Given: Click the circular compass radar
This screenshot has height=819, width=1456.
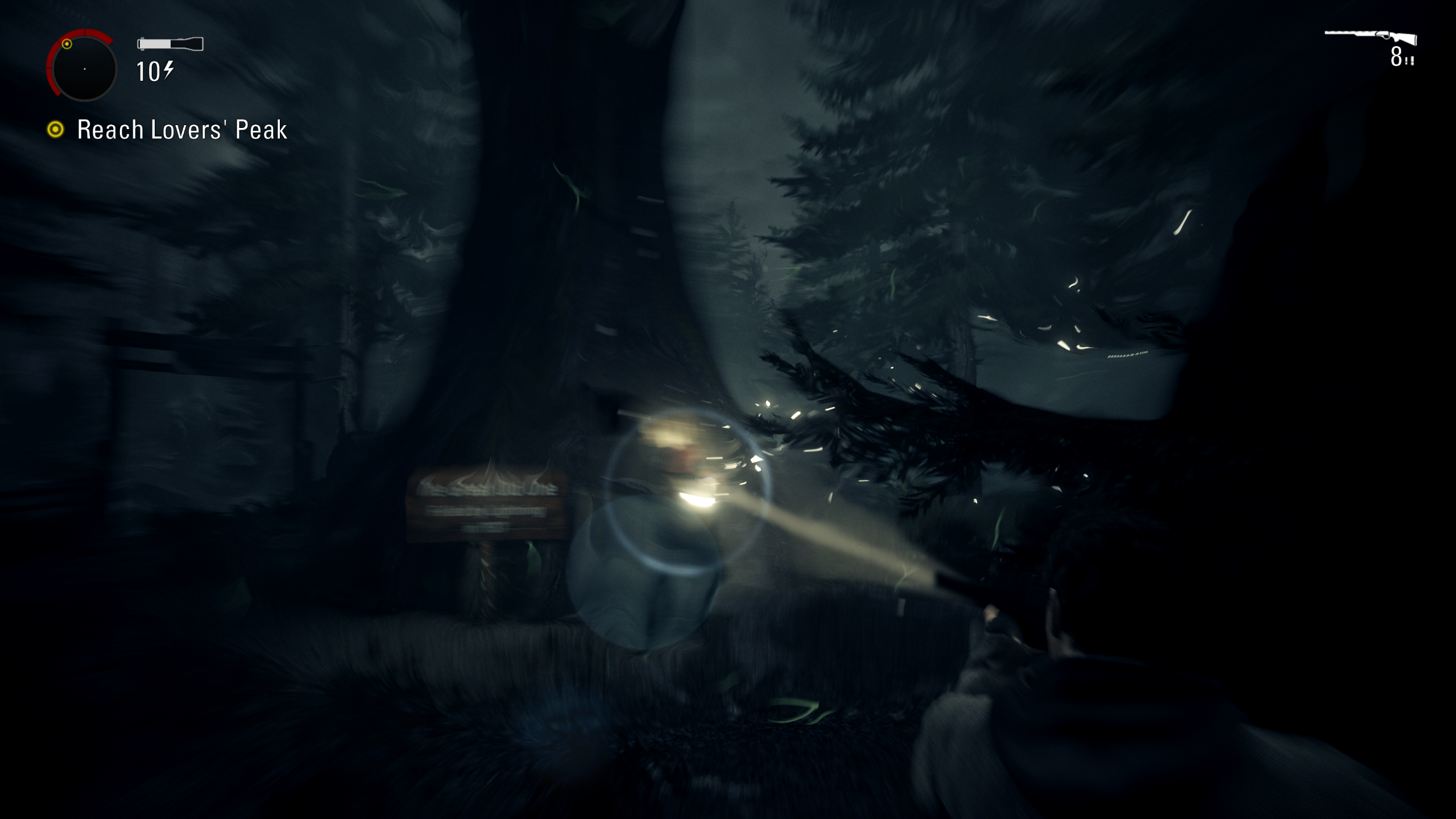Looking at the screenshot, I should pos(84,68).
